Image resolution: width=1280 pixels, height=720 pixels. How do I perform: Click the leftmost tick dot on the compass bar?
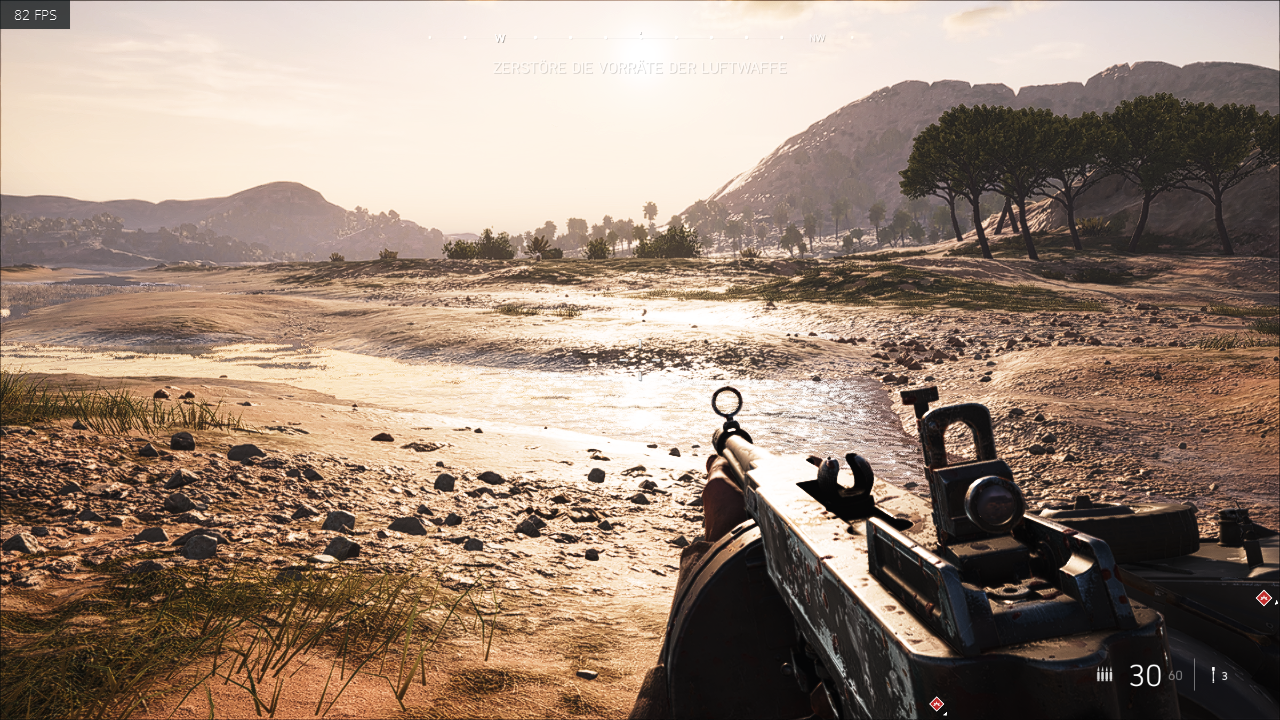(430, 39)
